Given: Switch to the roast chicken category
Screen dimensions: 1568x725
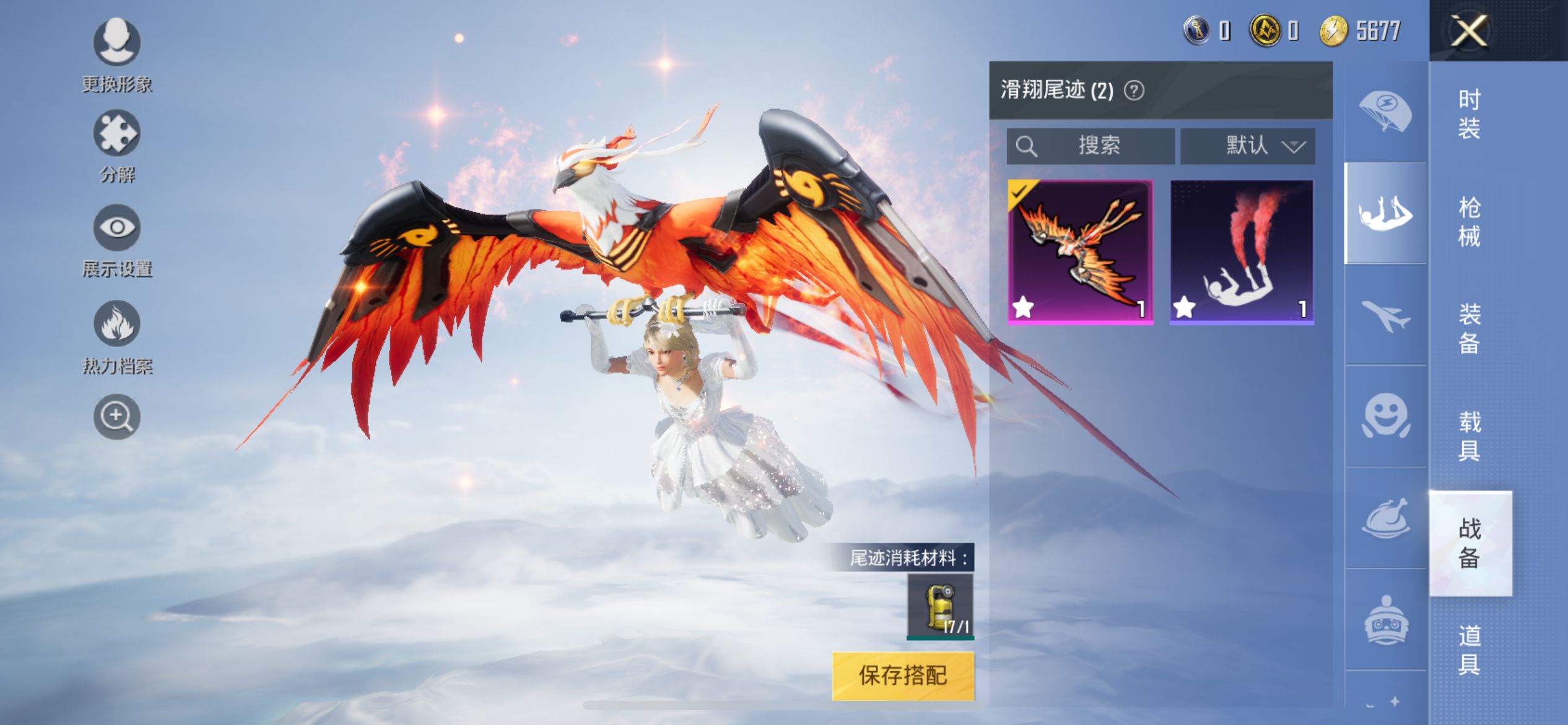Looking at the screenshot, I should (x=1385, y=518).
